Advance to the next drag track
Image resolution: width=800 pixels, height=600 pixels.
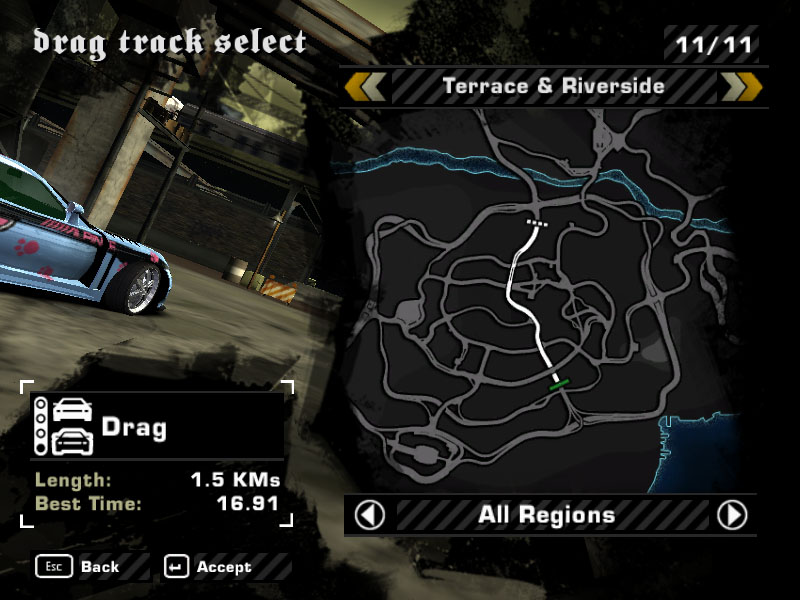pyautogui.click(x=742, y=87)
